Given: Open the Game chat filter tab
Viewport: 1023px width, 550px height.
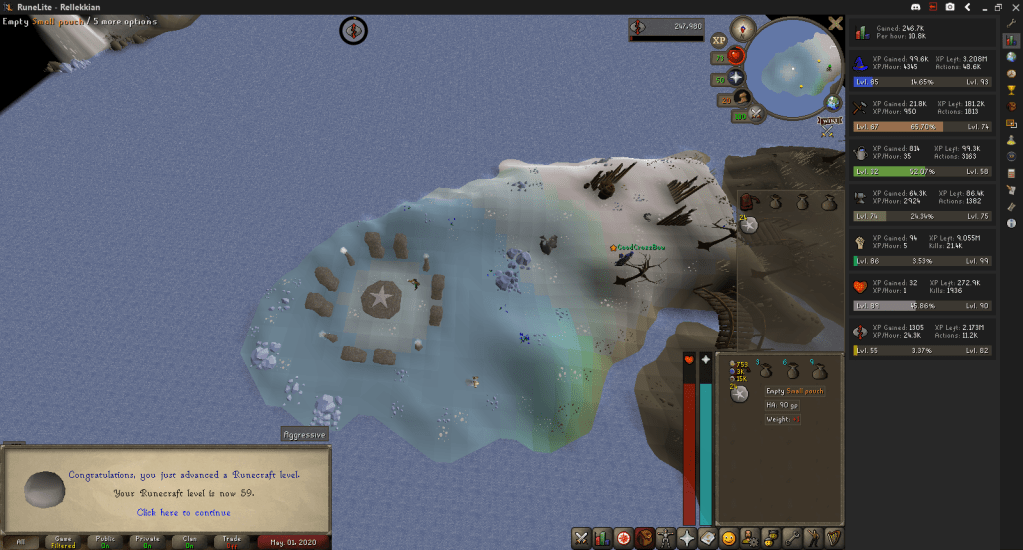Looking at the screenshot, I should 63,541.
